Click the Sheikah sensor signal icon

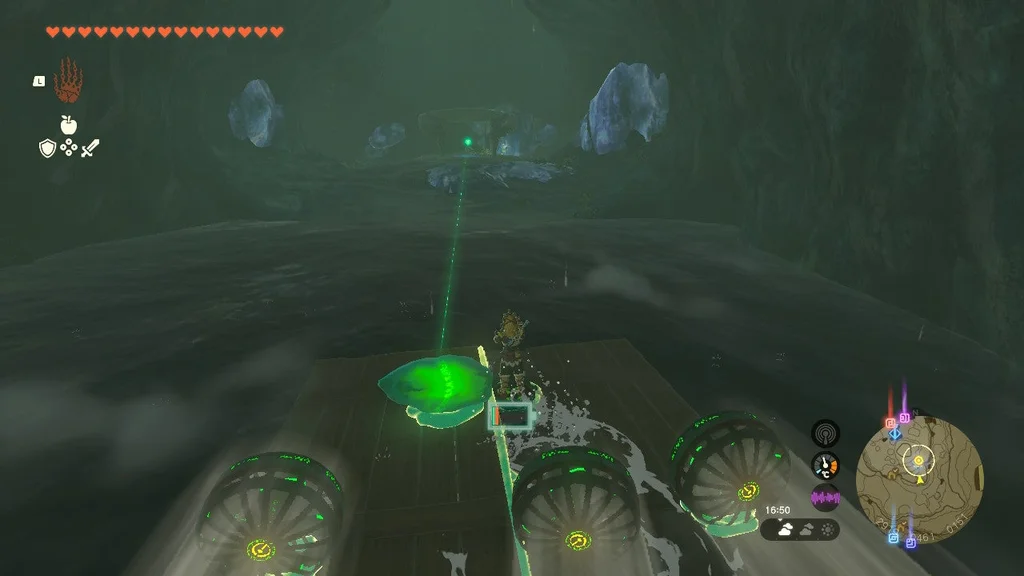825,433
